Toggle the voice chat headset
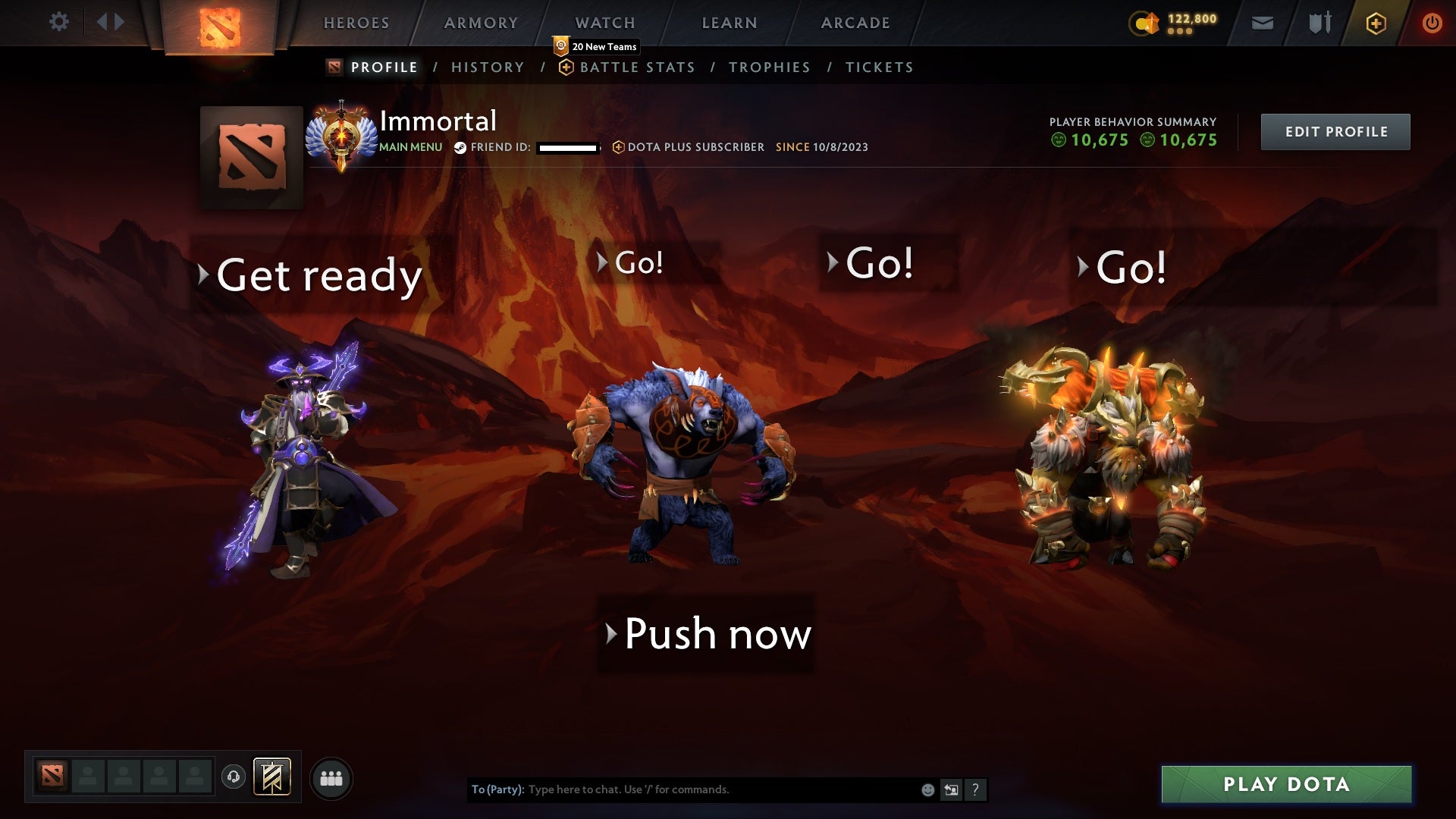This screenshot has height=819, width=1456. coord(231,777)
